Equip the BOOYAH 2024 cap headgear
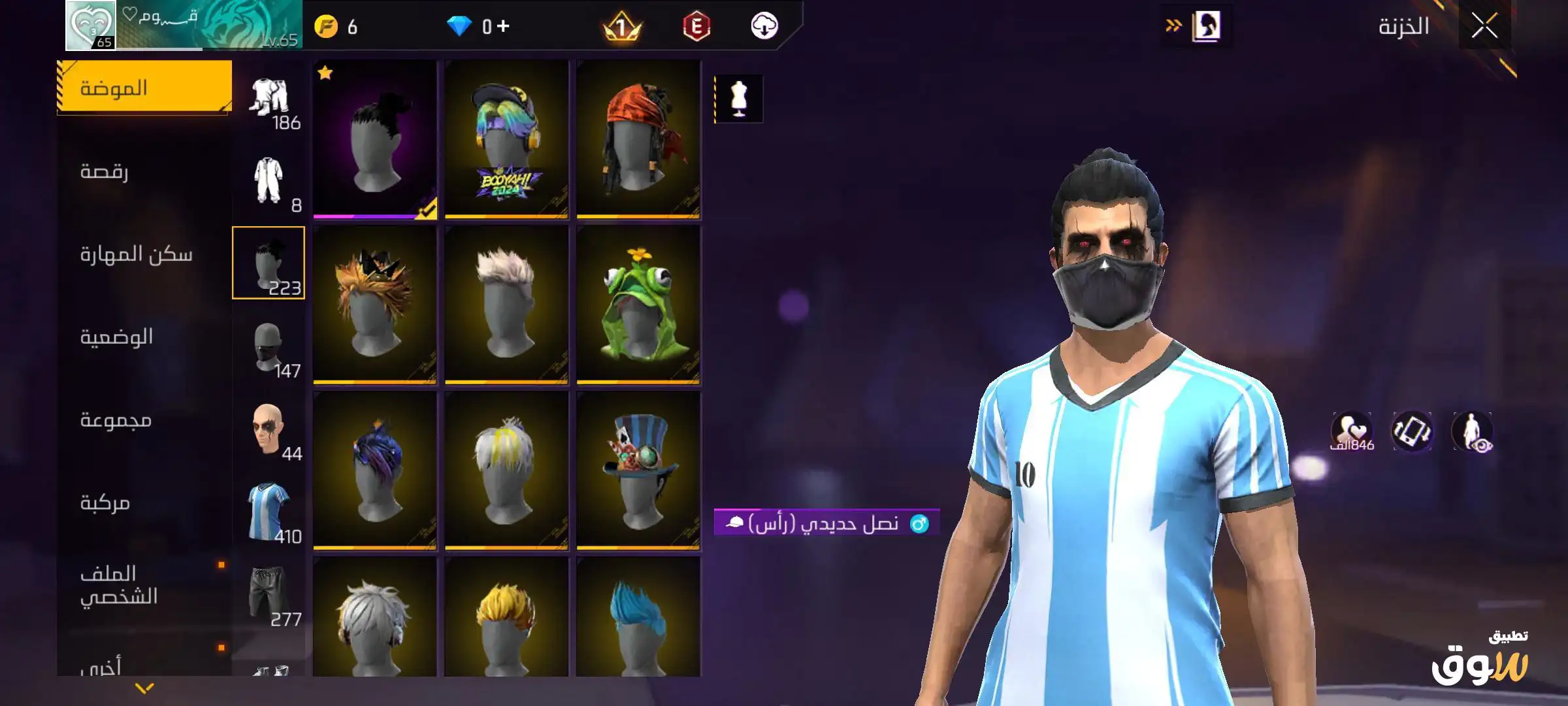 506,139
